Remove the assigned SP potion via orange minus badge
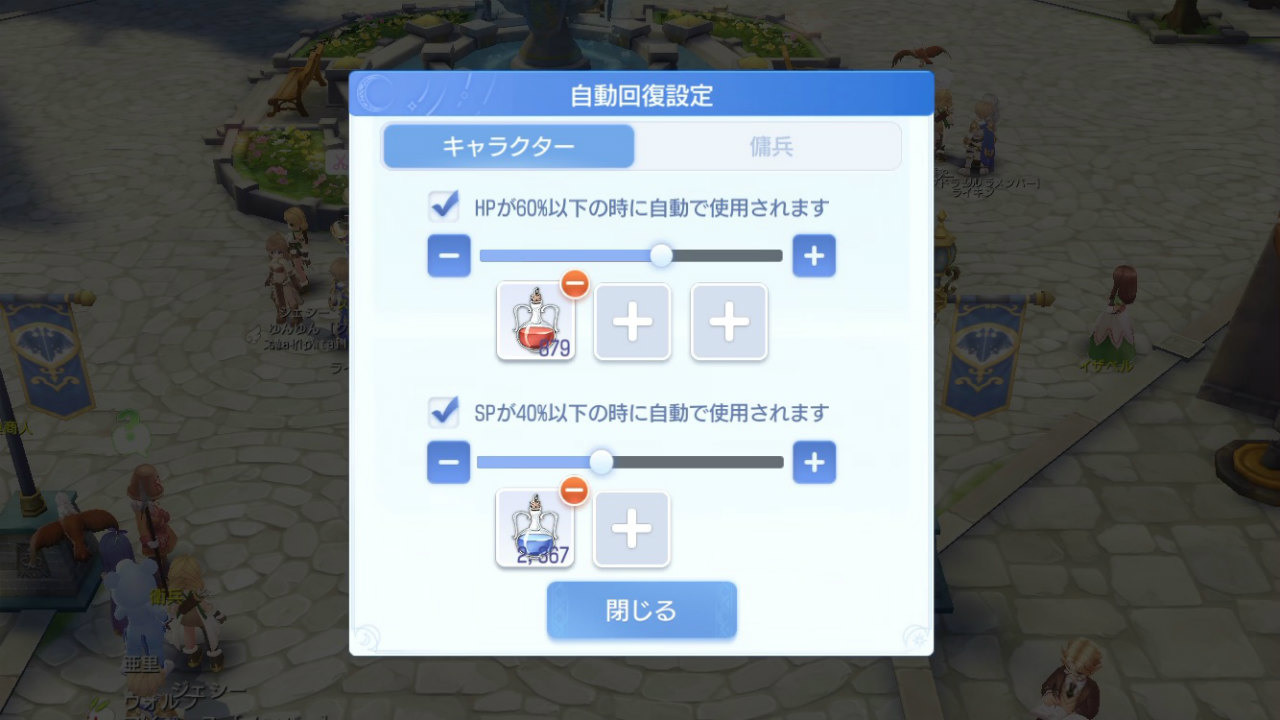The image size is (1280, 720). (575, 491)
